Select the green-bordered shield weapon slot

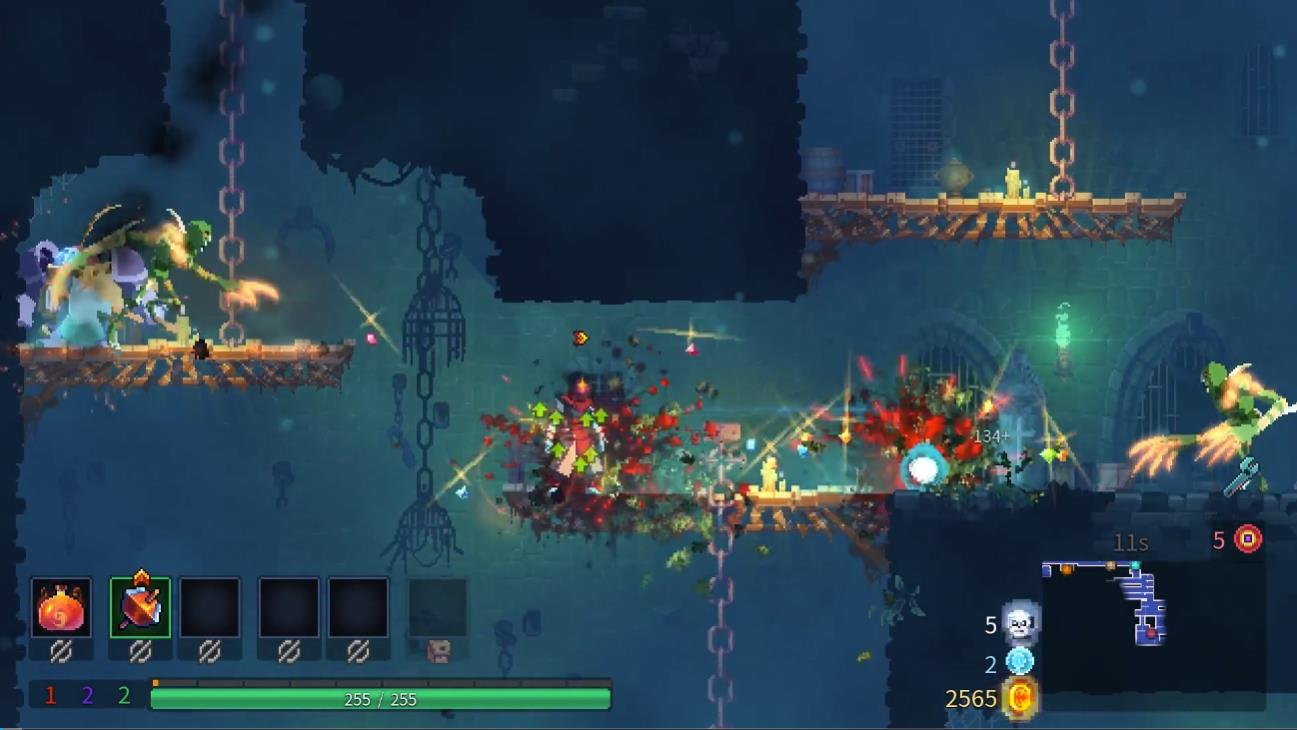[140, 608]
